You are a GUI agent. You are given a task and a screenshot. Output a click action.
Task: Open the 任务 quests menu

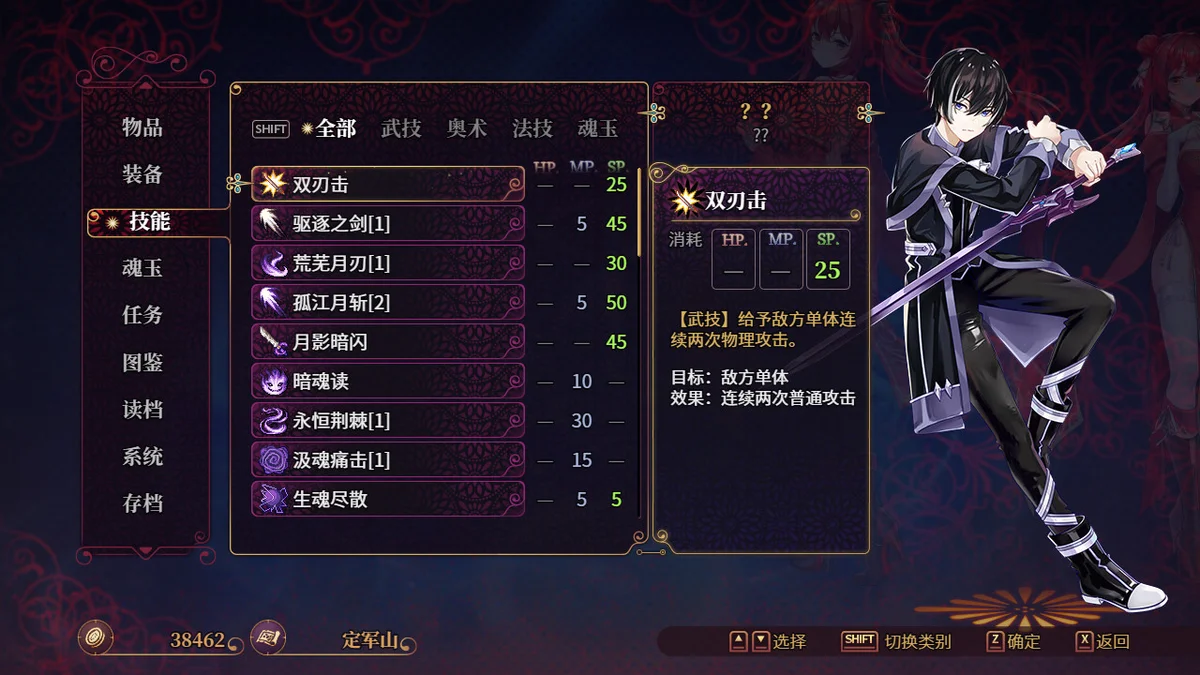pos(142,315)
